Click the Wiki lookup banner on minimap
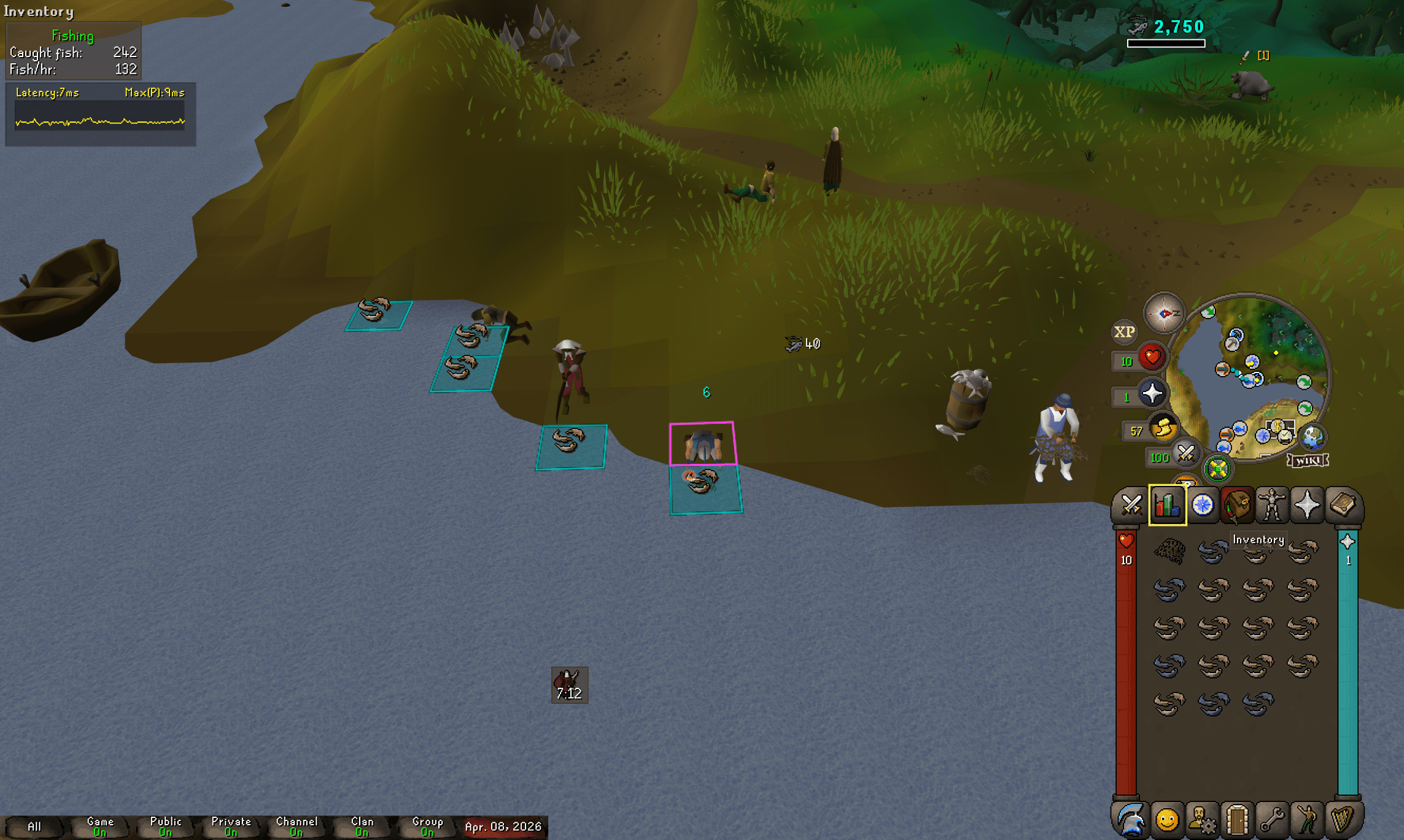Image resolution: width=1404 pixels, height=840 pixels. 1309,459
